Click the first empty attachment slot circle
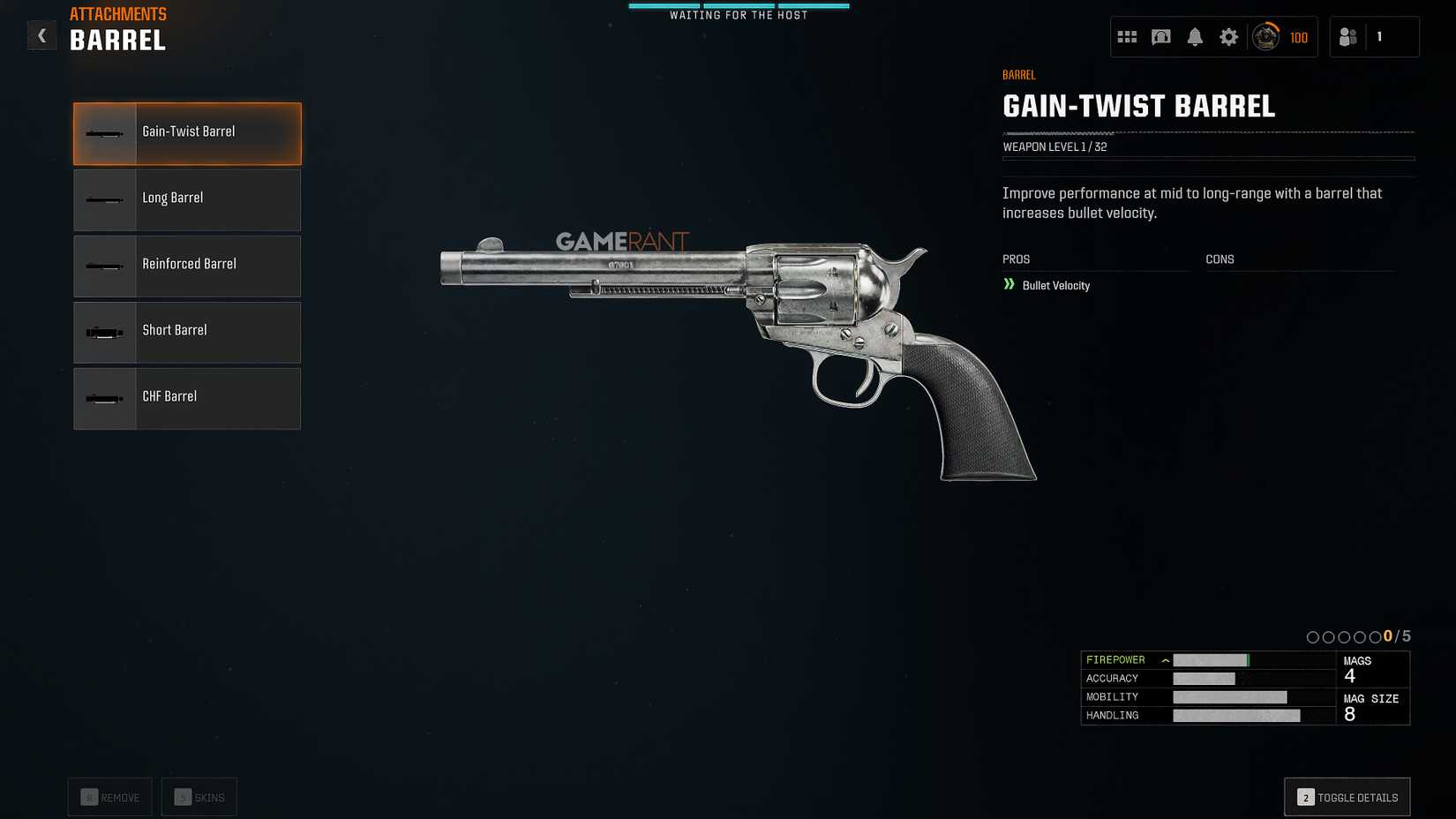Image resolution: width=1456 pixels, height=819 pixels. click(1314, 635)
